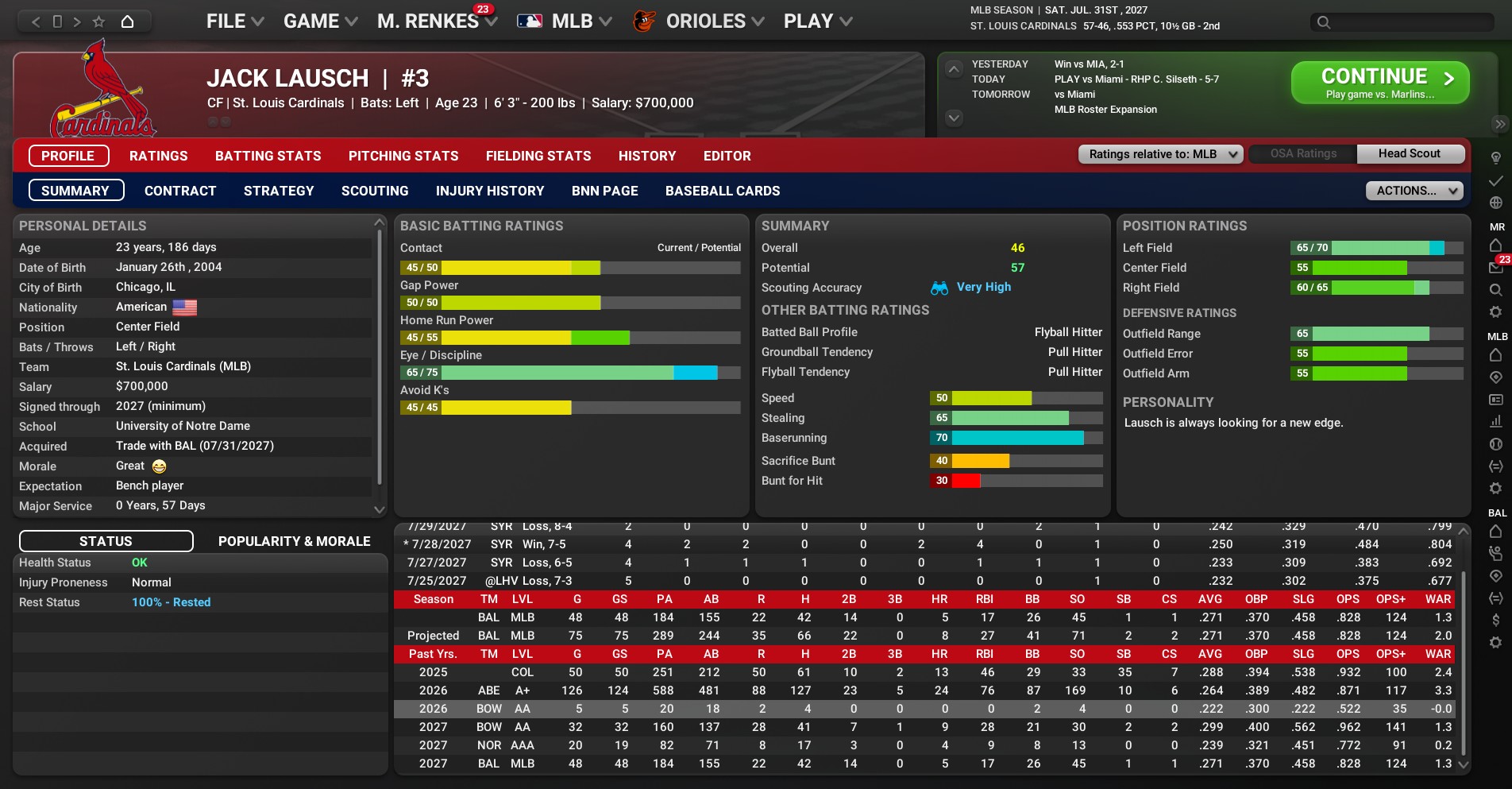
Task: Bookmark this page with the star icon
Action: [98, 21]
